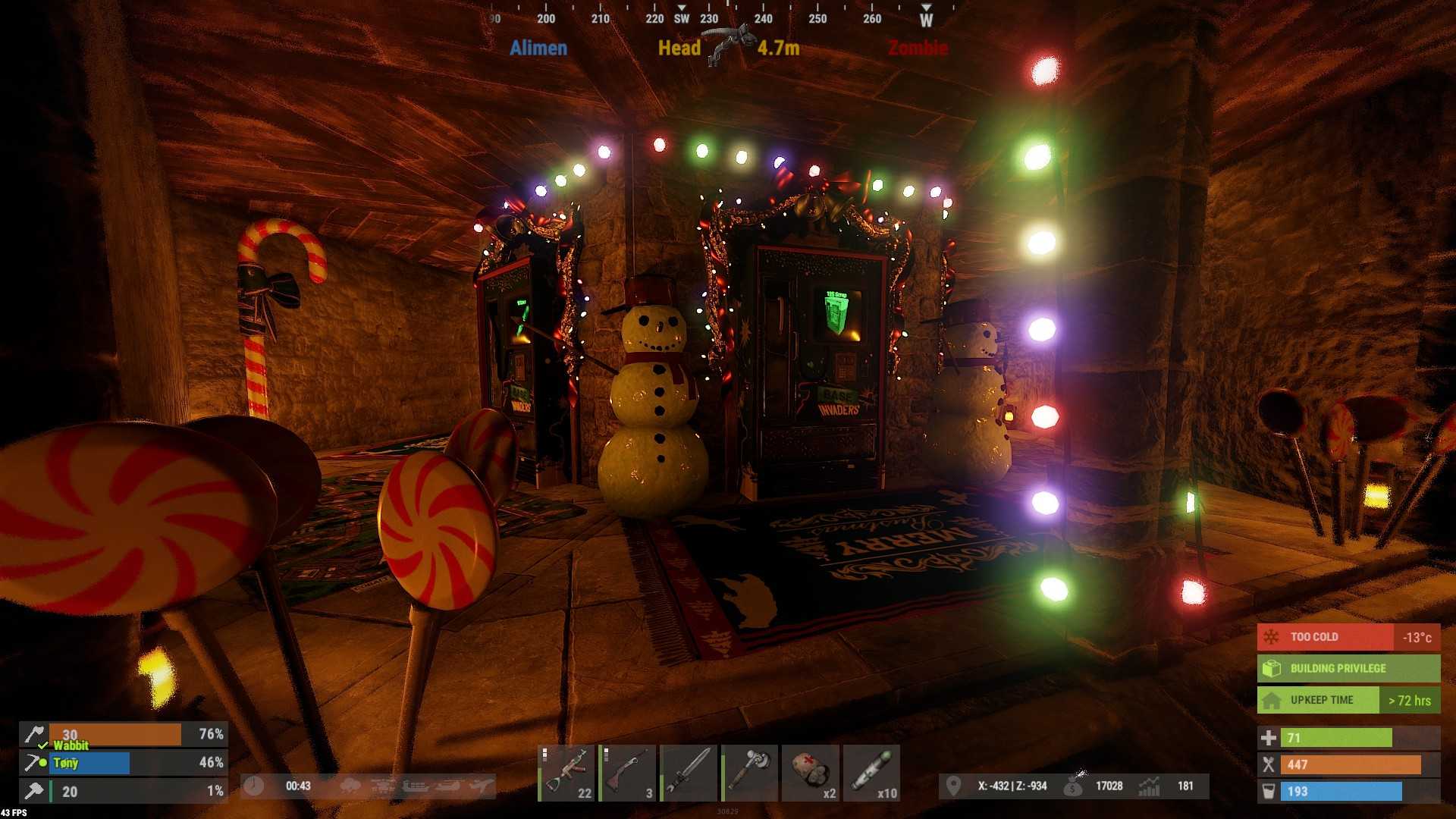Click the clock icon beside the game time
Screen dimensions: 1456x819
click(254, 786)
